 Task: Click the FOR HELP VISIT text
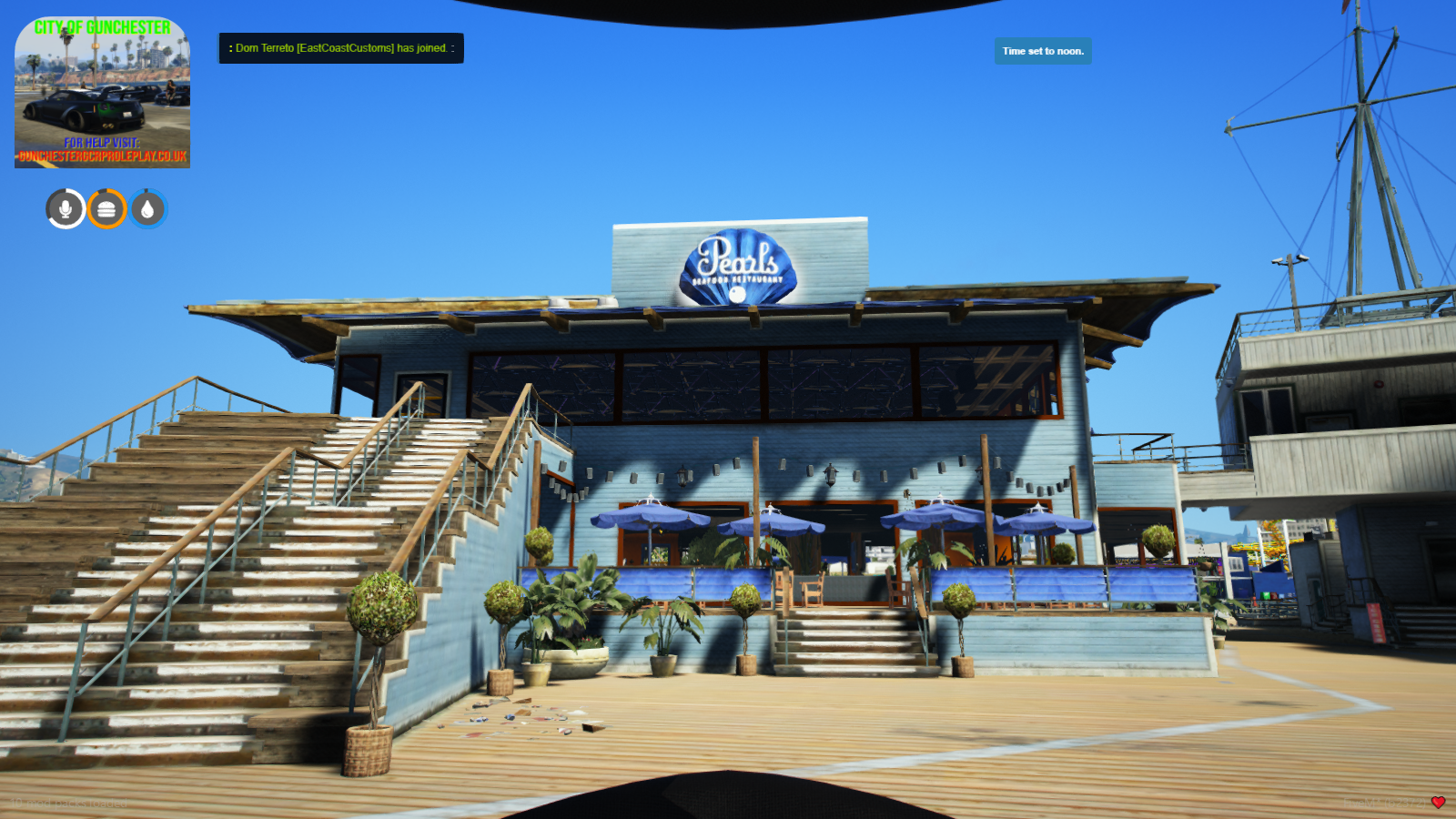(102, 143)
